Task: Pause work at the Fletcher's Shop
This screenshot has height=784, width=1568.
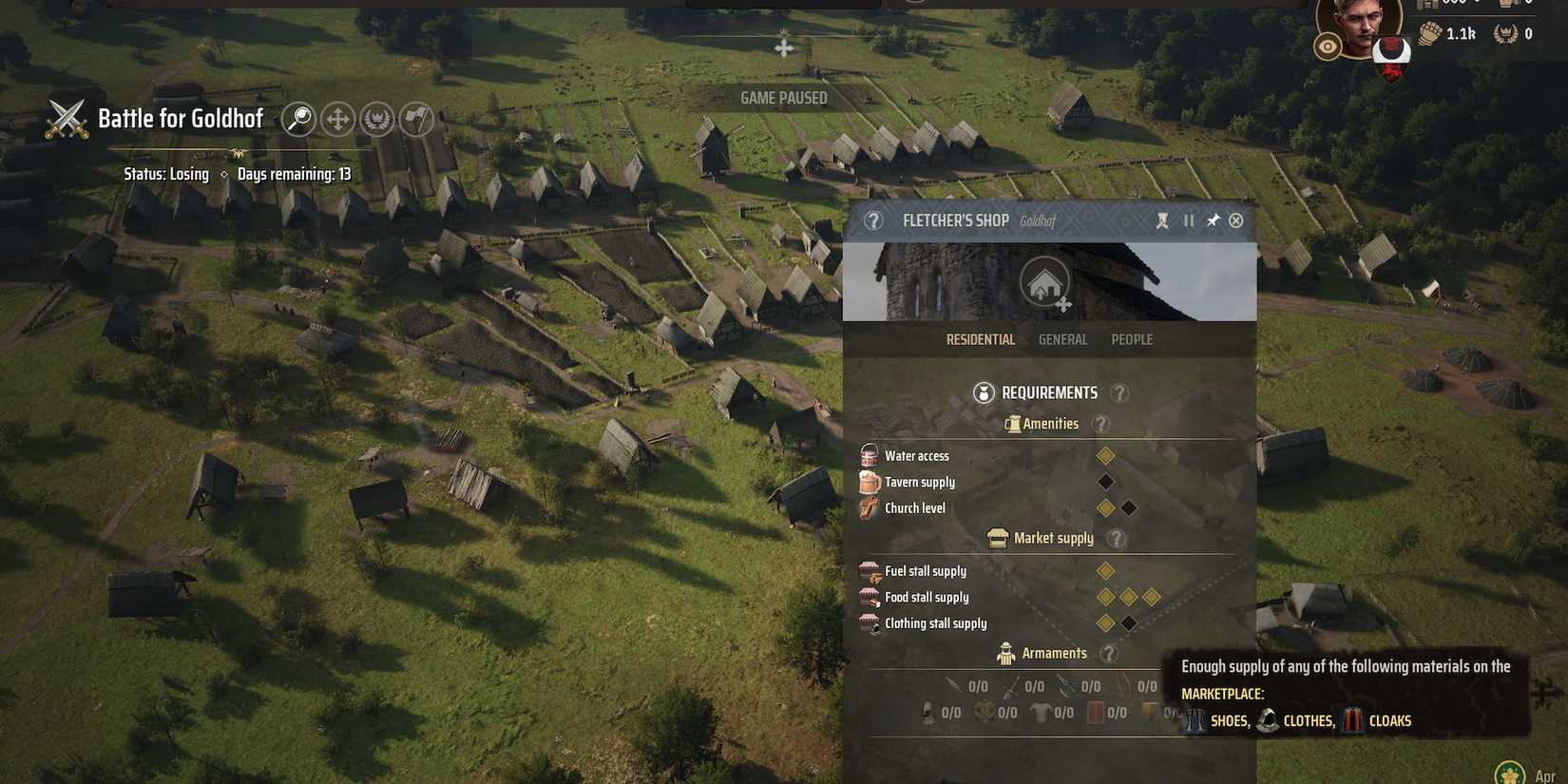Action: [1189, 220]
